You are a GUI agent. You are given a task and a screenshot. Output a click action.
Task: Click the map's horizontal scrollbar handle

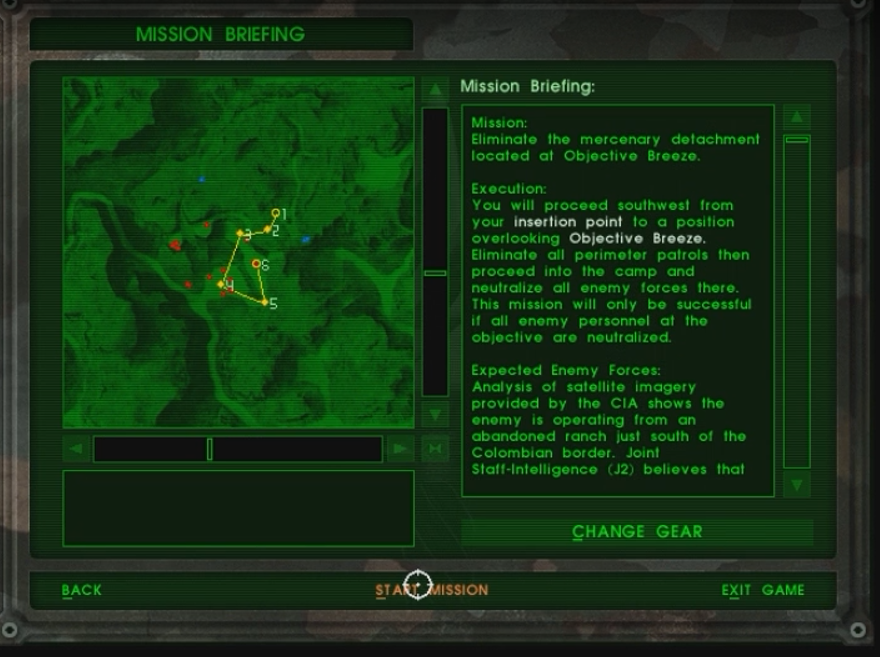209,449
